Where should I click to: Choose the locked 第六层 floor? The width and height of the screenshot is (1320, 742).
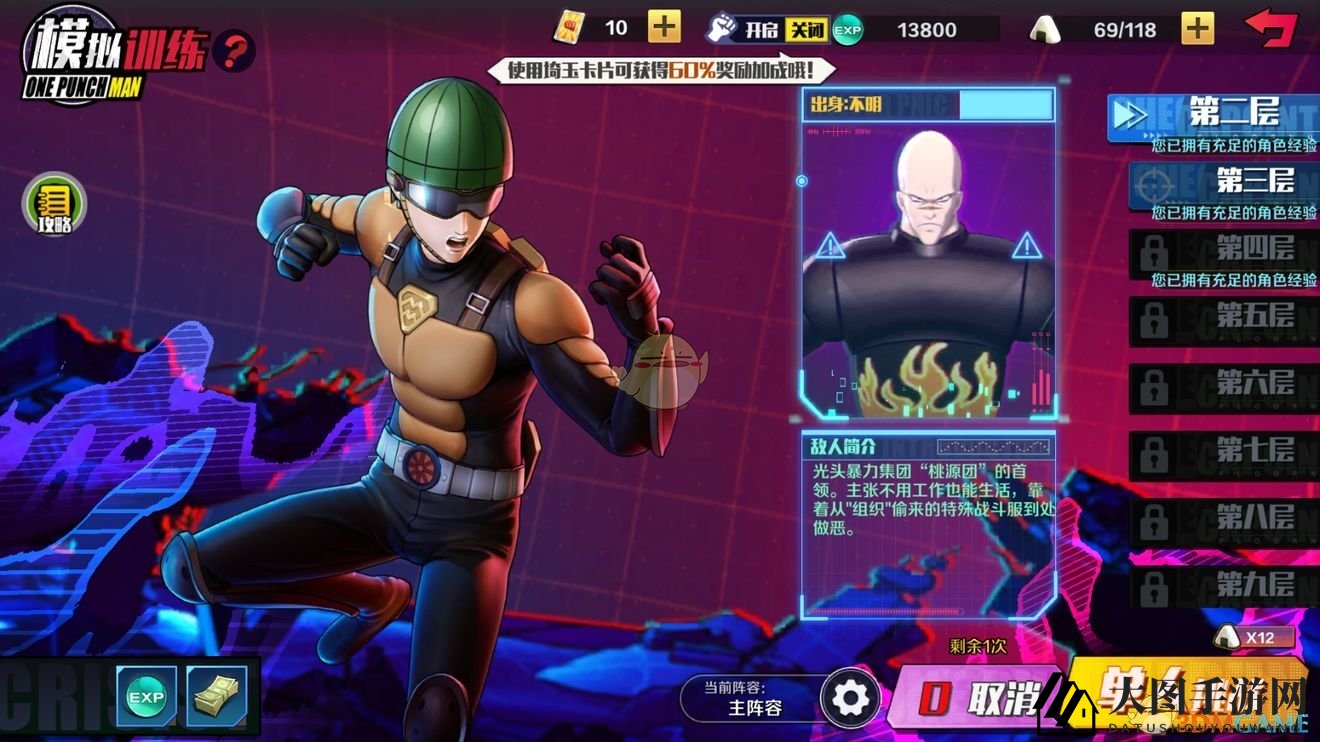(x=1223, y=386)
